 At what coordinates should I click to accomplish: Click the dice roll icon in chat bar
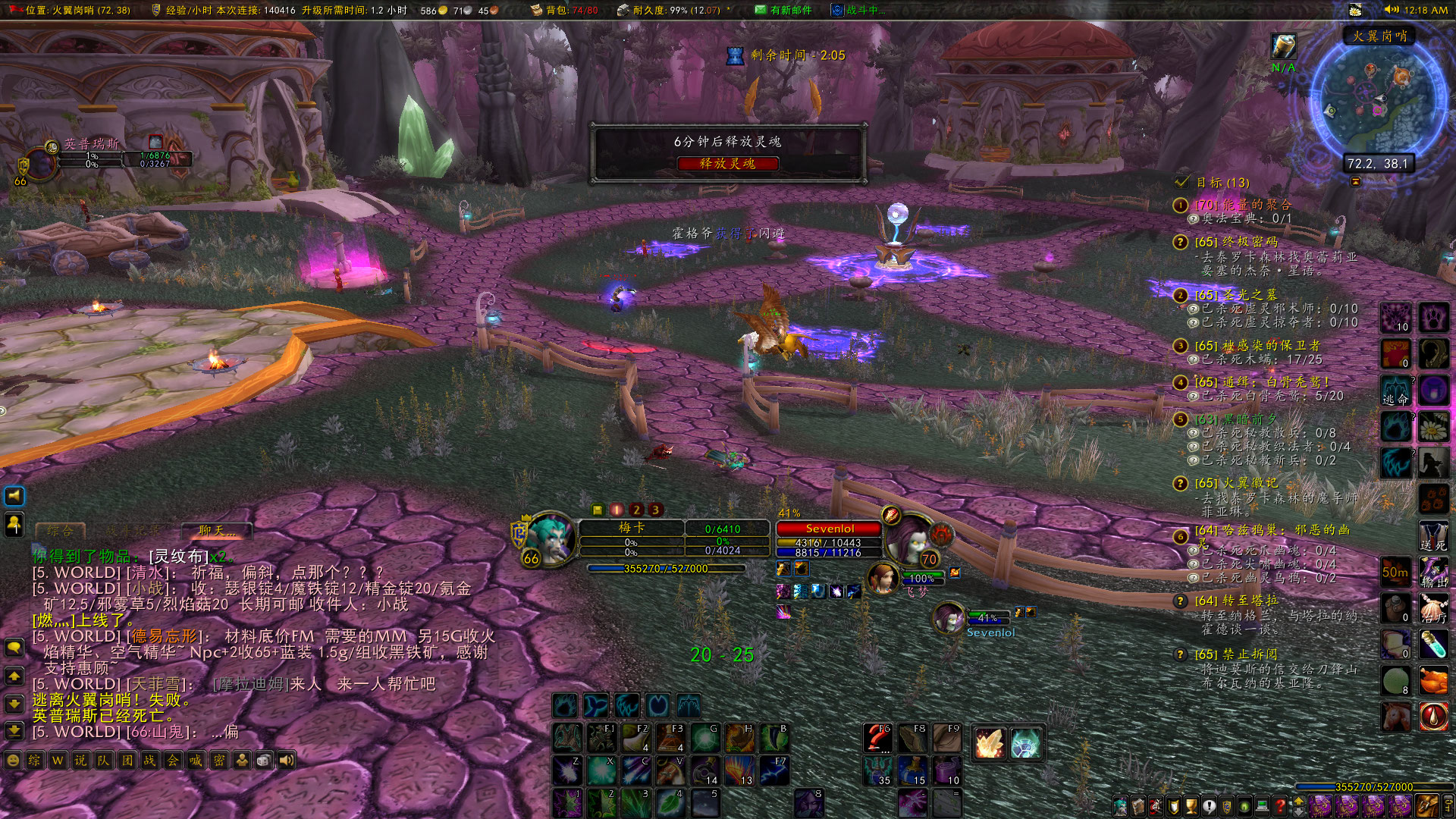[x=262, y=760]
